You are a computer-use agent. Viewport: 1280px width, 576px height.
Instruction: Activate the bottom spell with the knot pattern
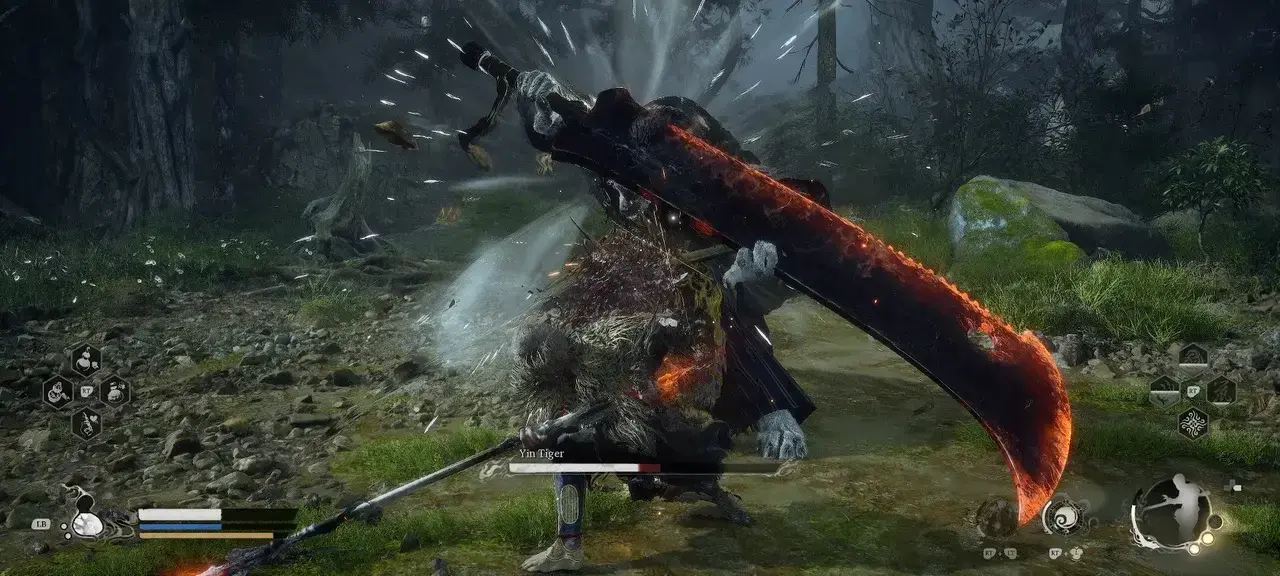pos(1192,422)
